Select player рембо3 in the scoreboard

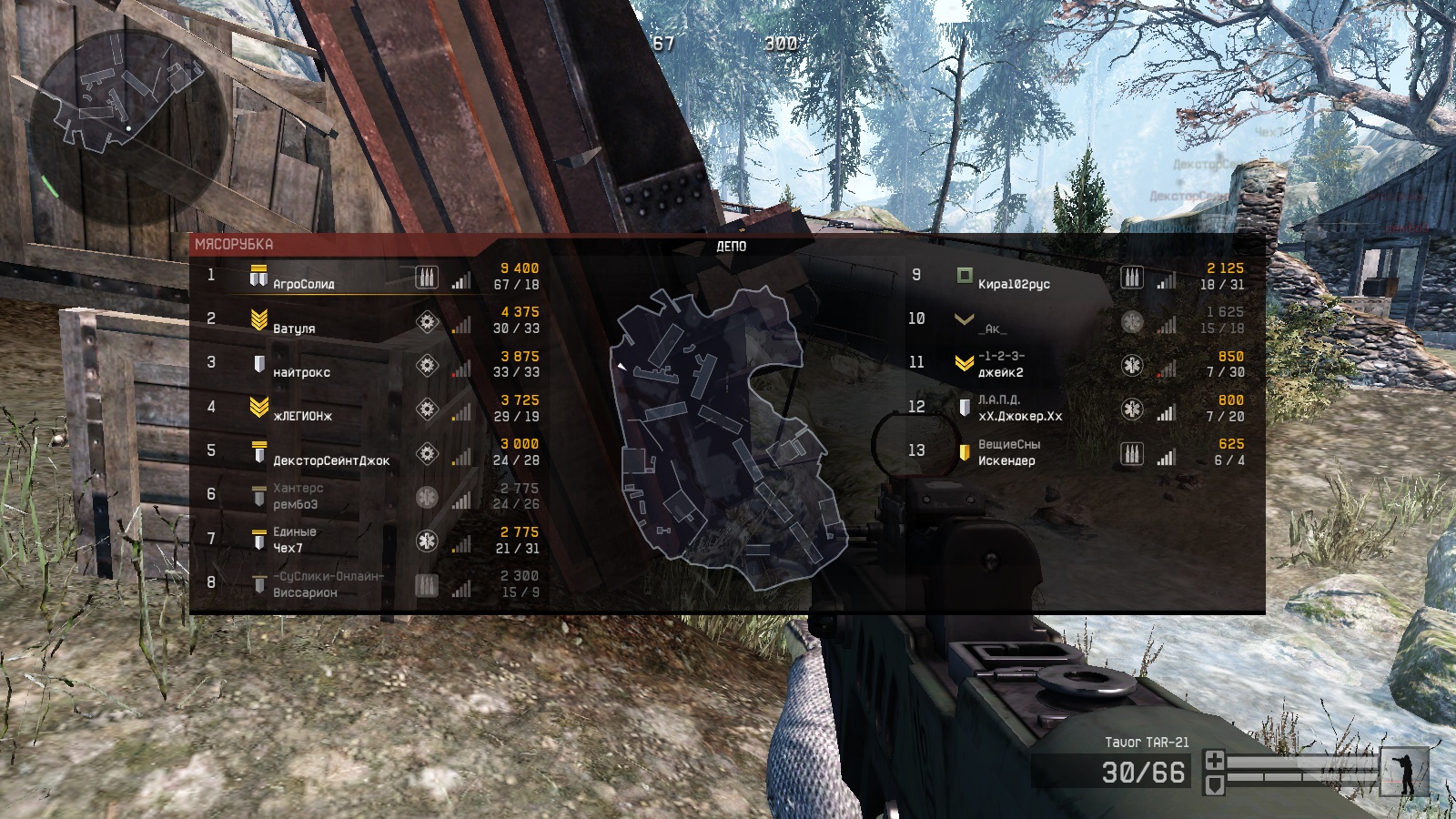coord(296,504)
